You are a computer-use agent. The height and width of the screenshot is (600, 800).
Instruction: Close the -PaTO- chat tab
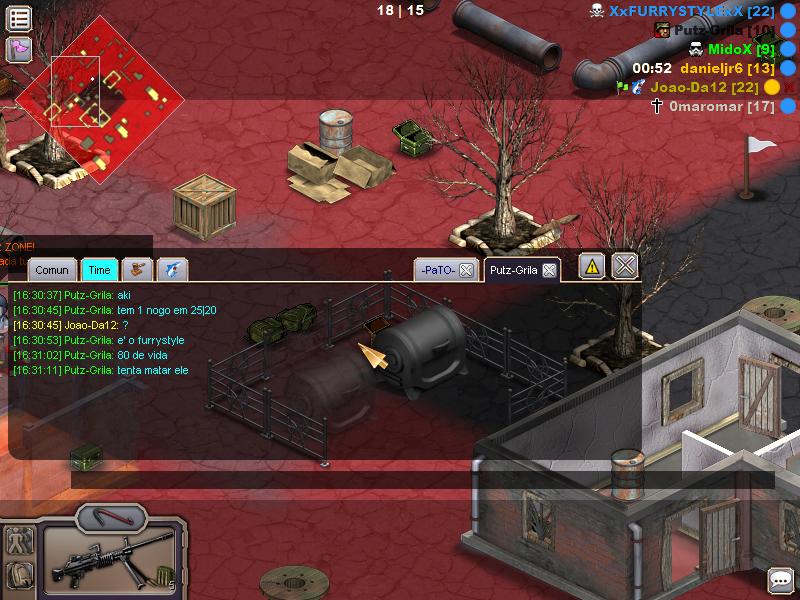(466, 270)
